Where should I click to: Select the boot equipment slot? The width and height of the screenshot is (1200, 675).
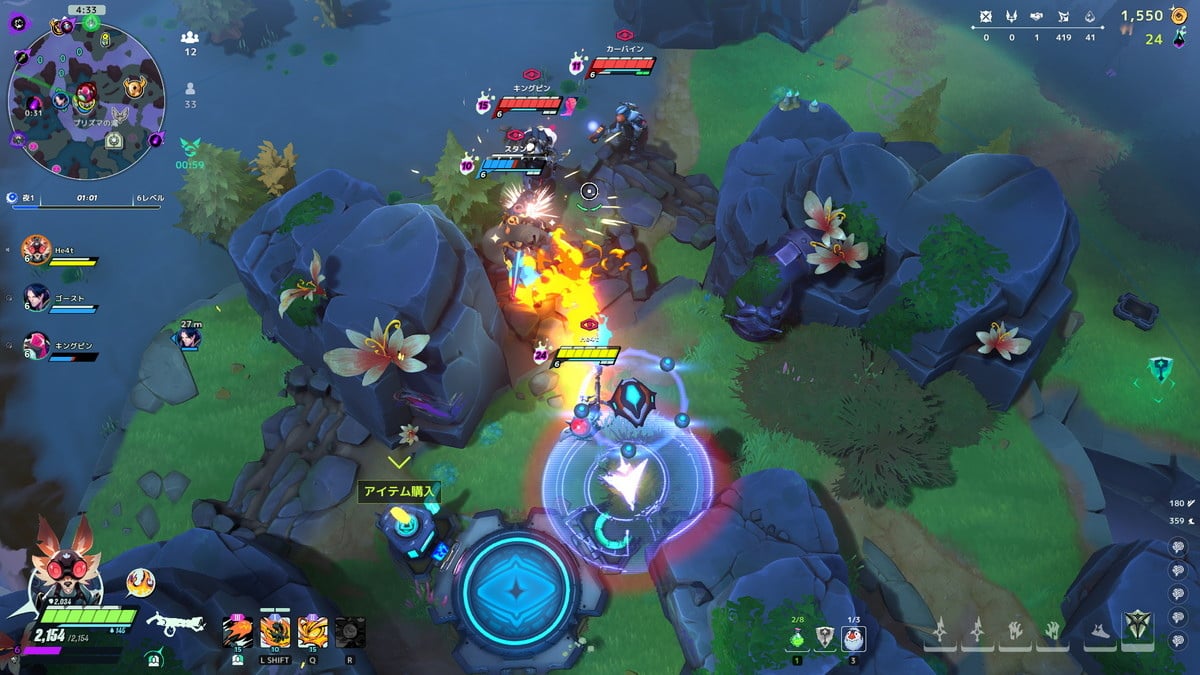[1100, 632]
